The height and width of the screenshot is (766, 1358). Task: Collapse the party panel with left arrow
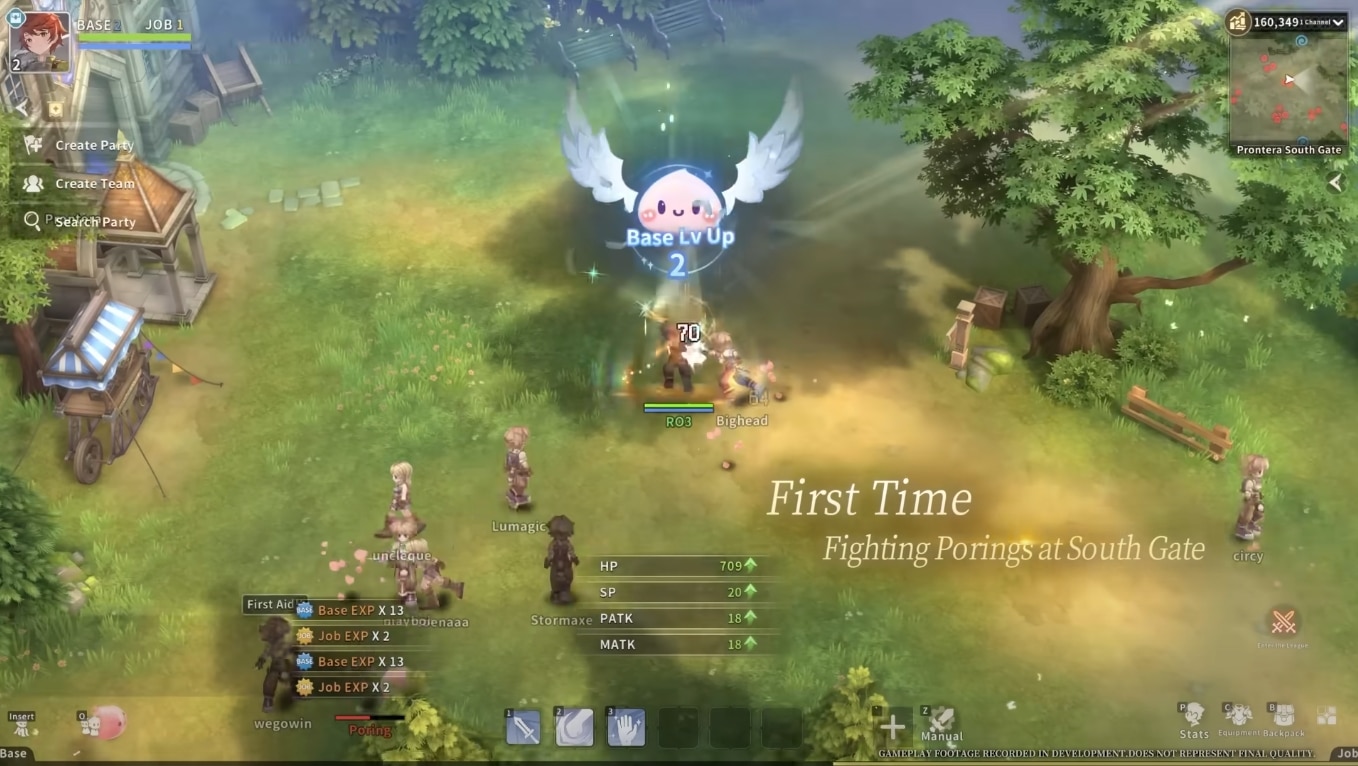(x=22, y=108)
